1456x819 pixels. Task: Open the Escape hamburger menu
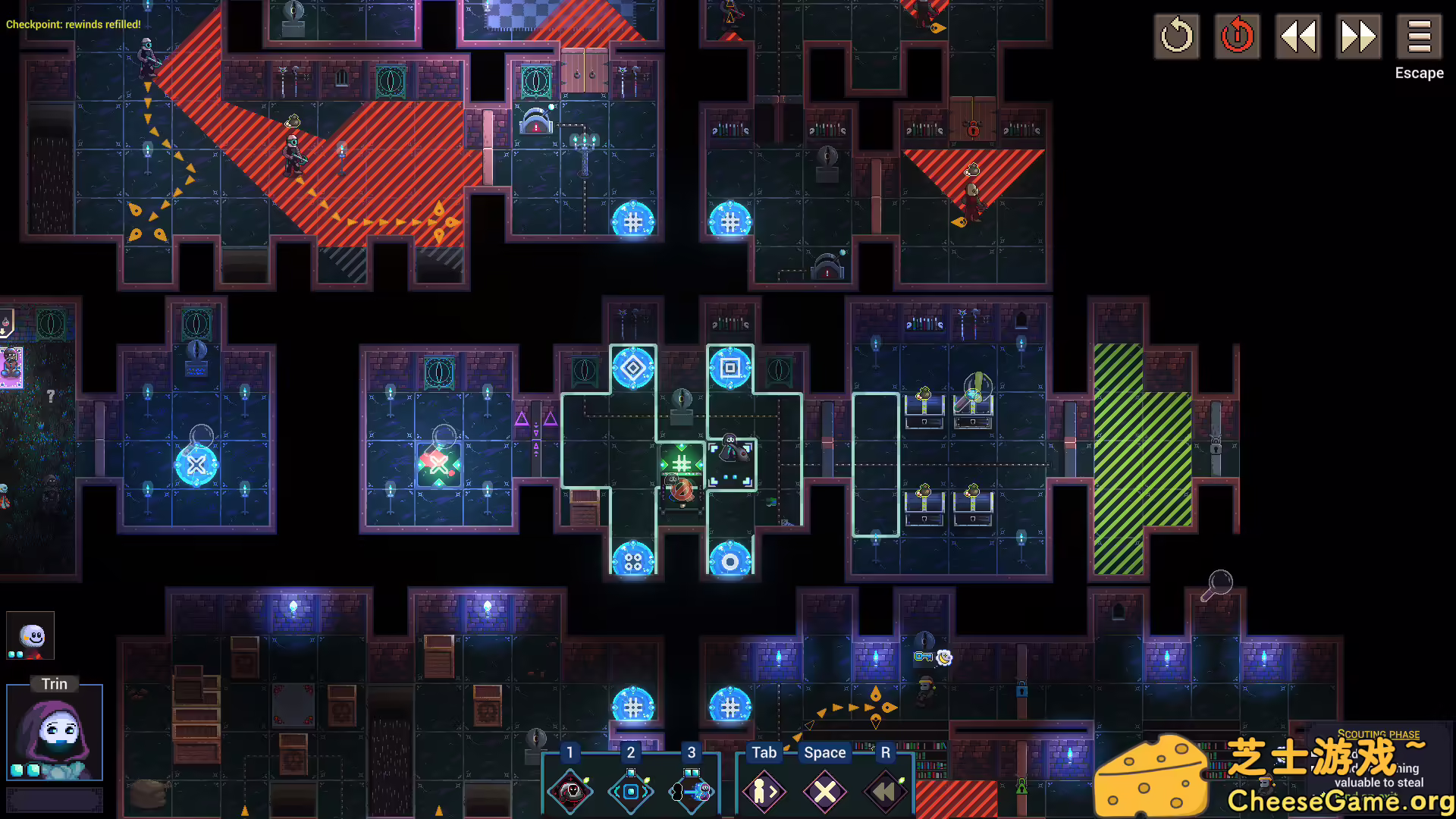[1419, 36]
